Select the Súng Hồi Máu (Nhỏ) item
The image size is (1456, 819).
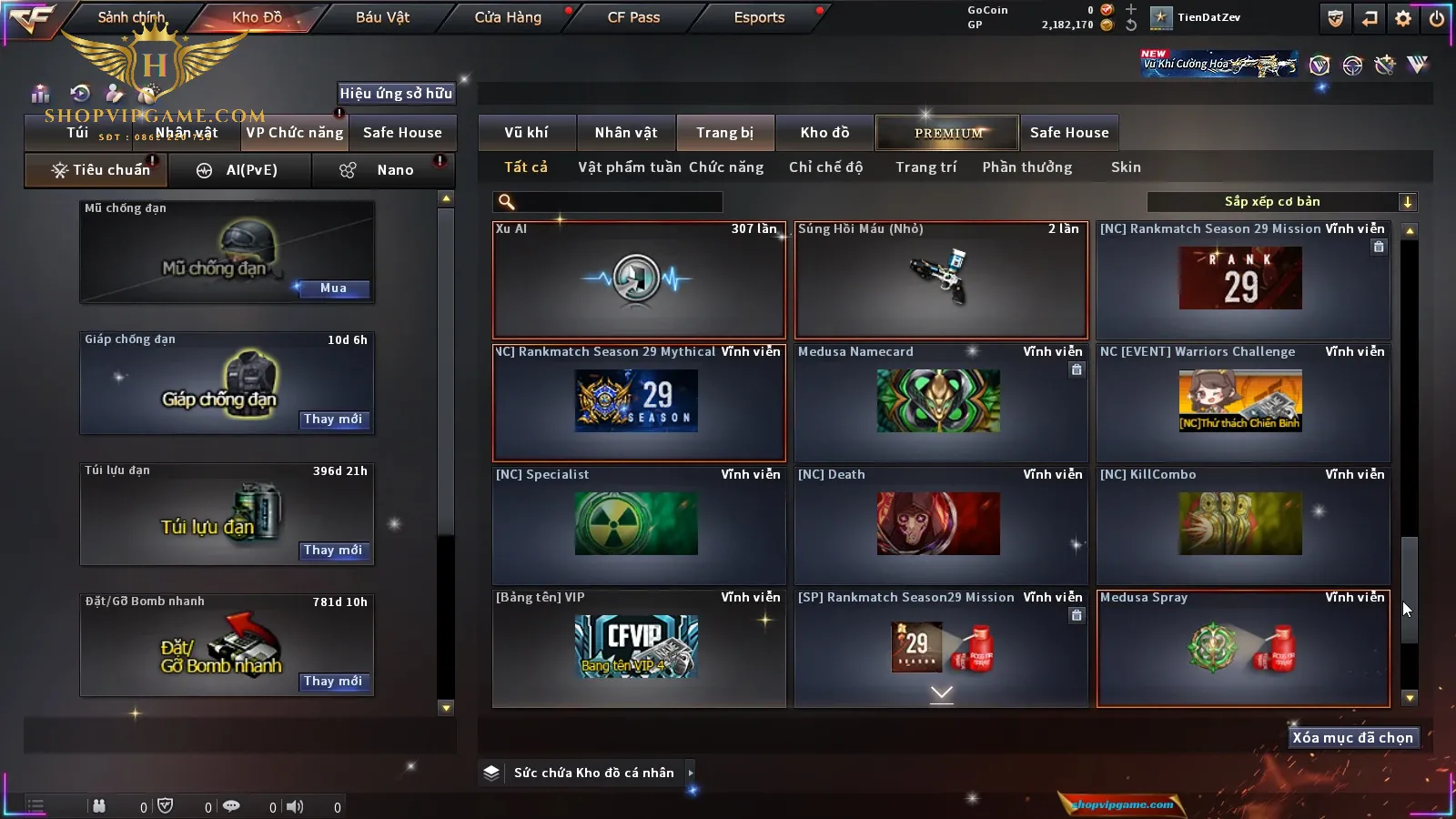point(940,279)
